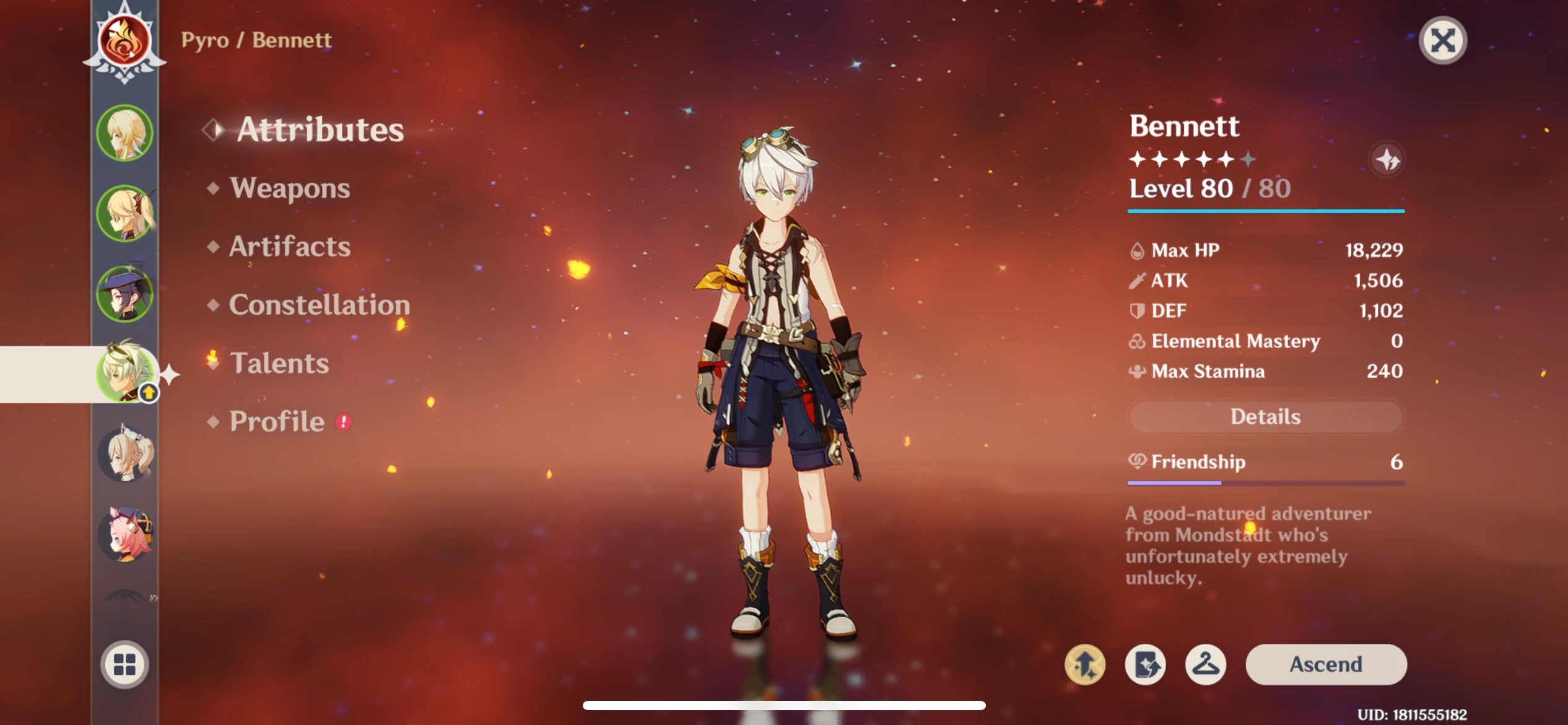The image size is (1568, 725).
Task: Select the Attributes menu entry
Action: coord(320,130)
